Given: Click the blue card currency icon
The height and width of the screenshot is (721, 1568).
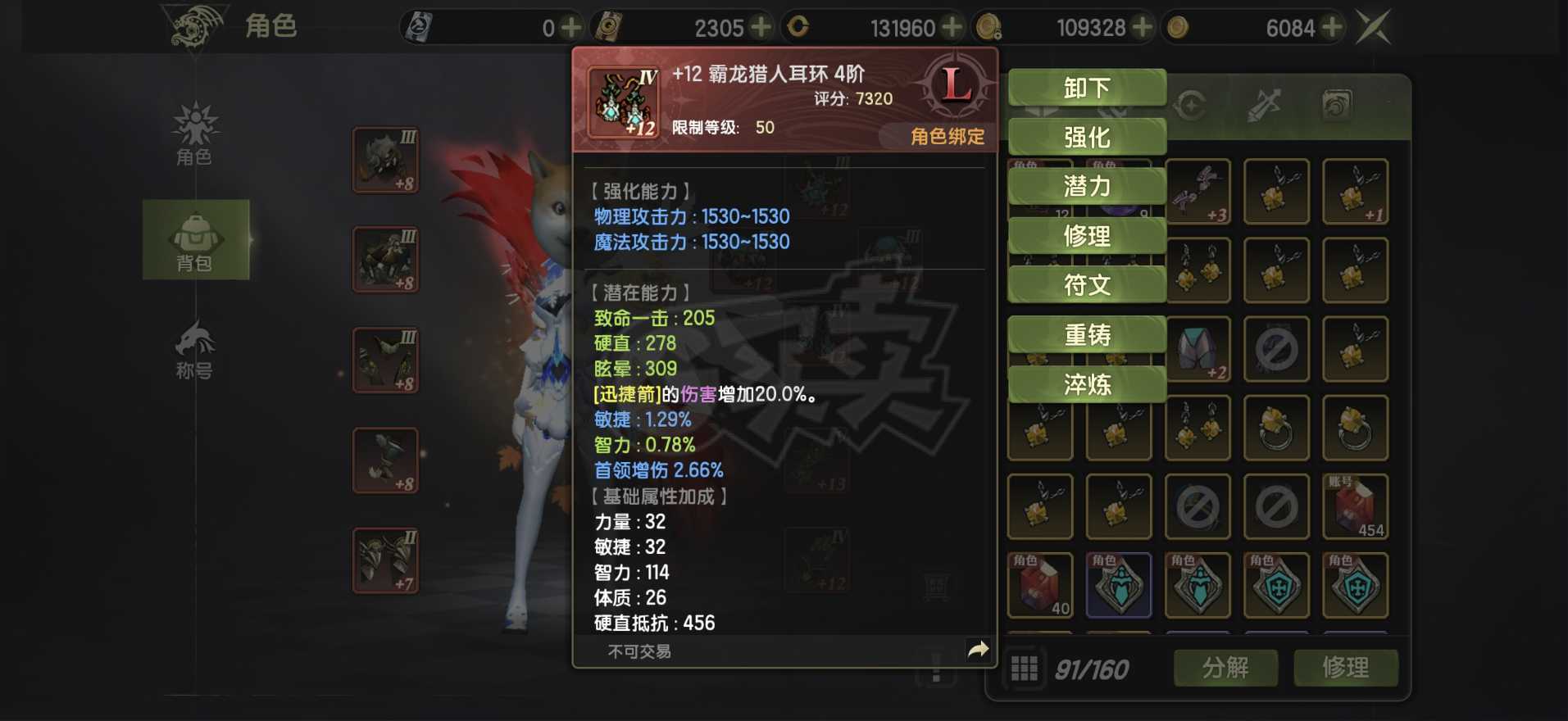Looking at the screenshot, I should 418,25.
